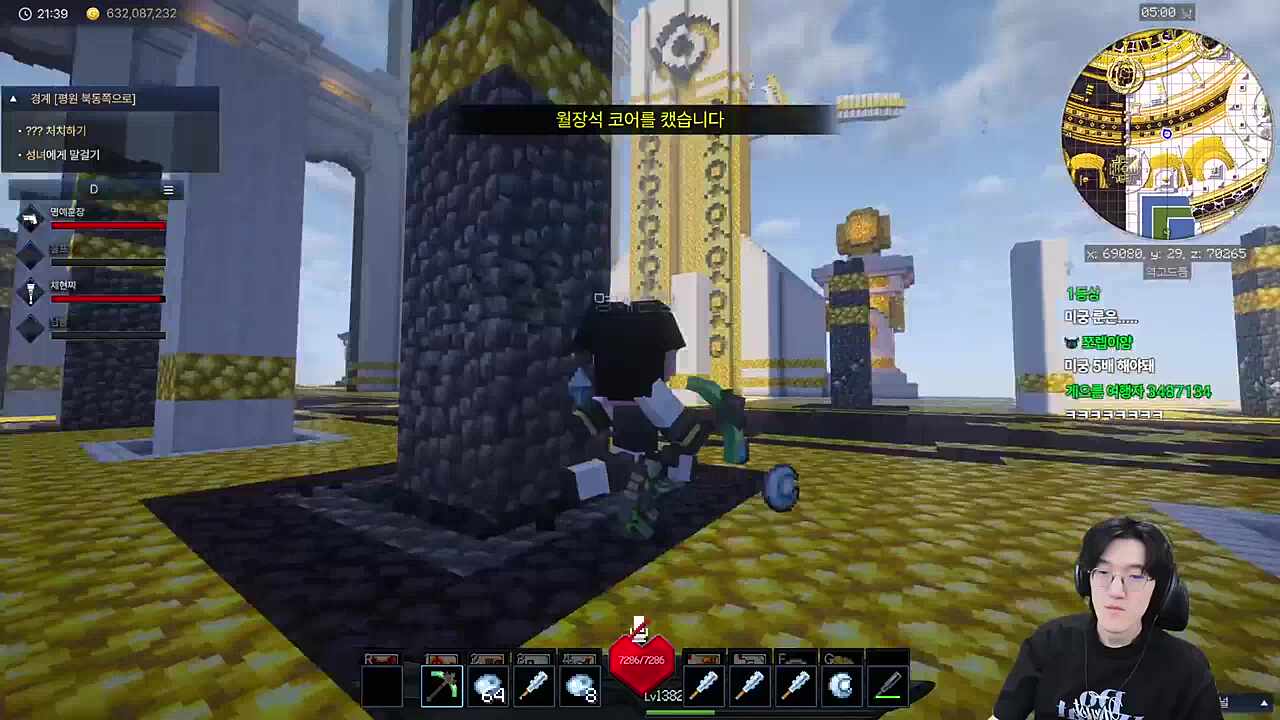Open the party panel hamburger menu
Viewport: 1280px width, 720px height.
coord(168,190)
